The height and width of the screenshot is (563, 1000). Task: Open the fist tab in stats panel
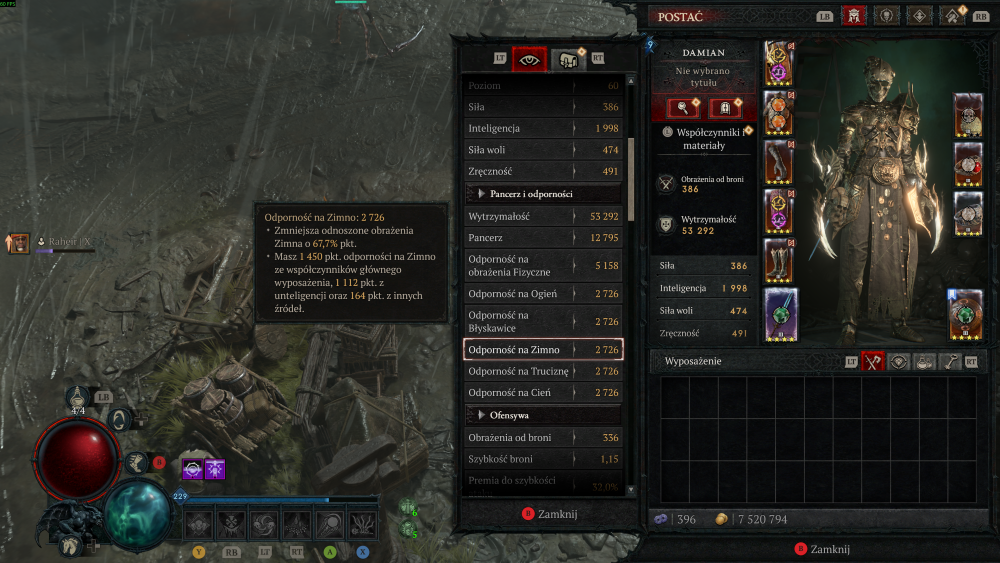click(567, 59)
